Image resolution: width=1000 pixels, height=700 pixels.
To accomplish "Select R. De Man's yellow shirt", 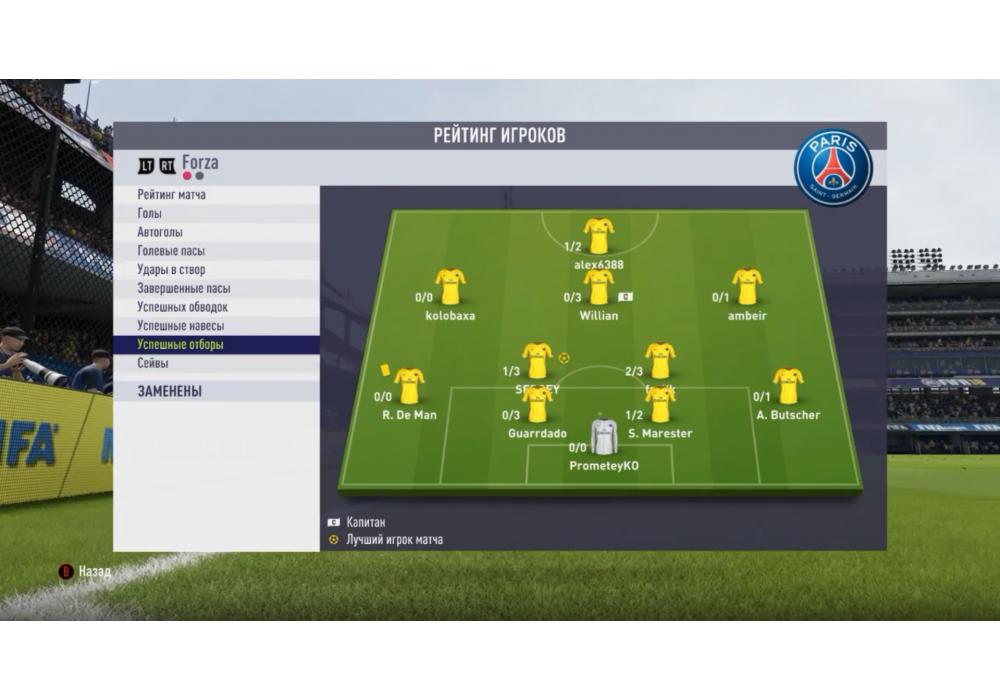I will (409, 386).
